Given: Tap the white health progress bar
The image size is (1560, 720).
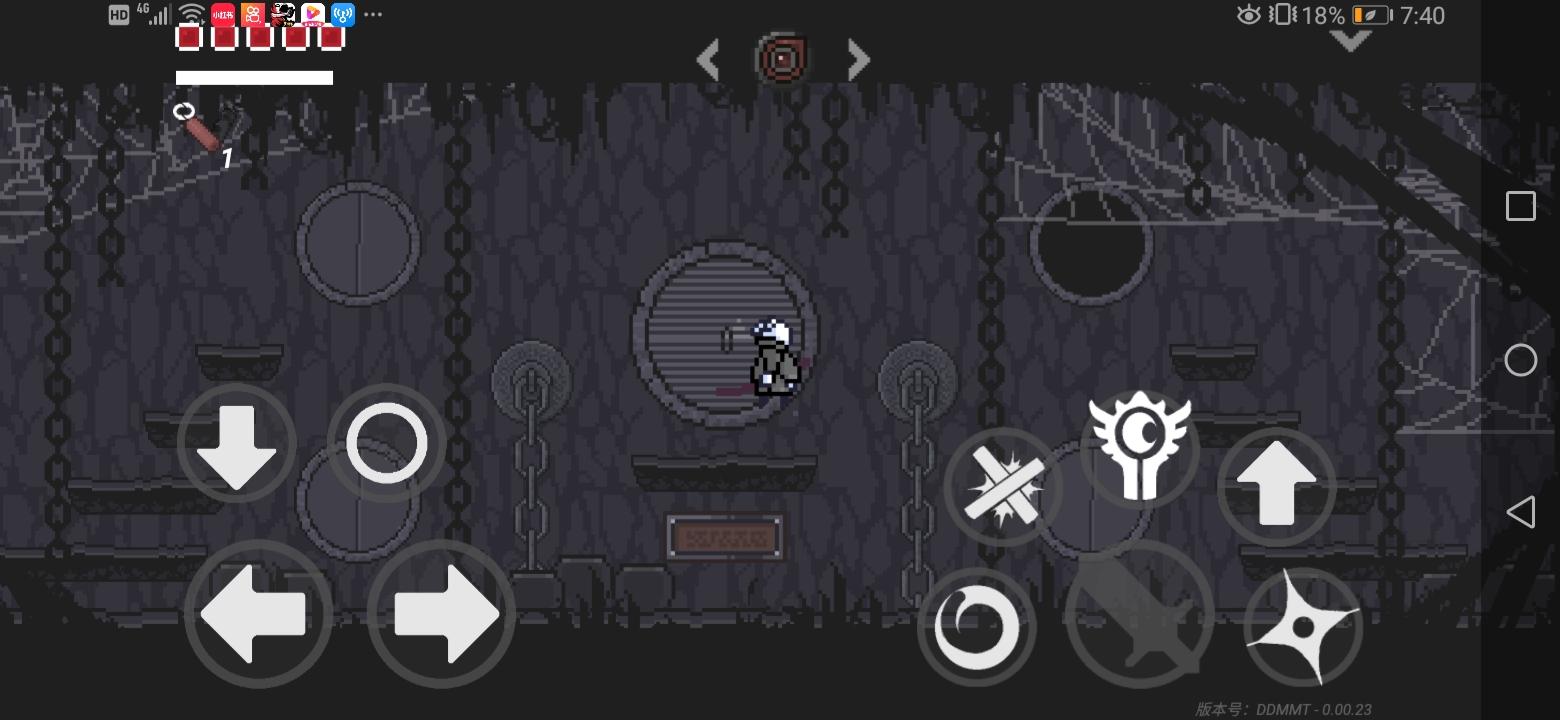Looking at the screenshot, I should [x=254, y=77].
